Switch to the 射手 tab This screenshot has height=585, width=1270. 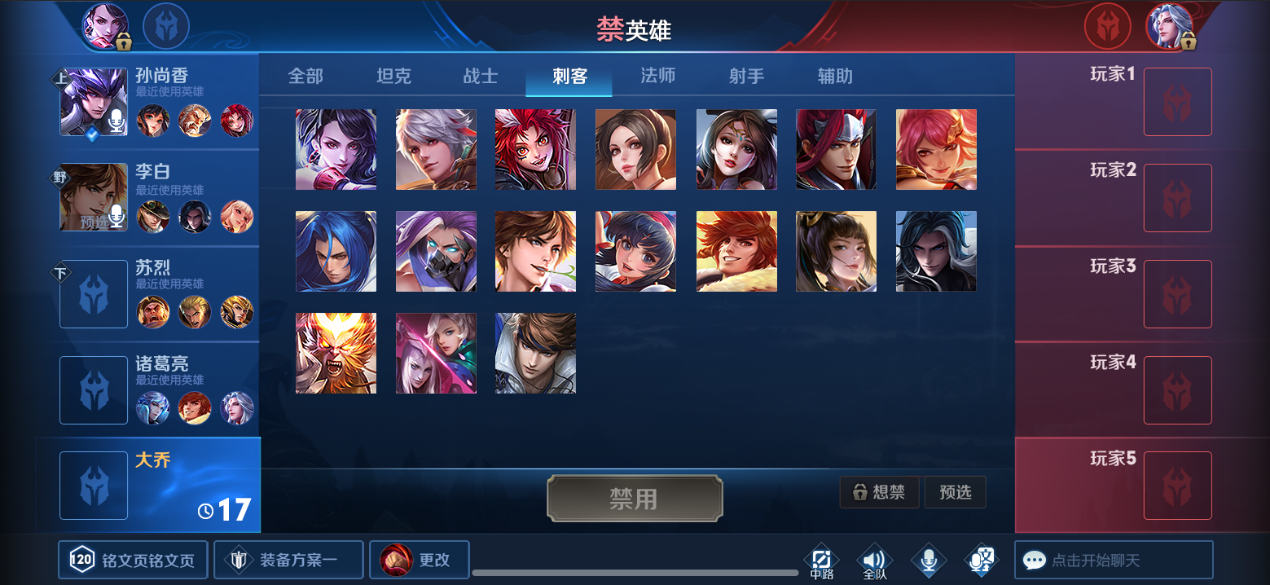pyautogui.click(x=746, y=76)
